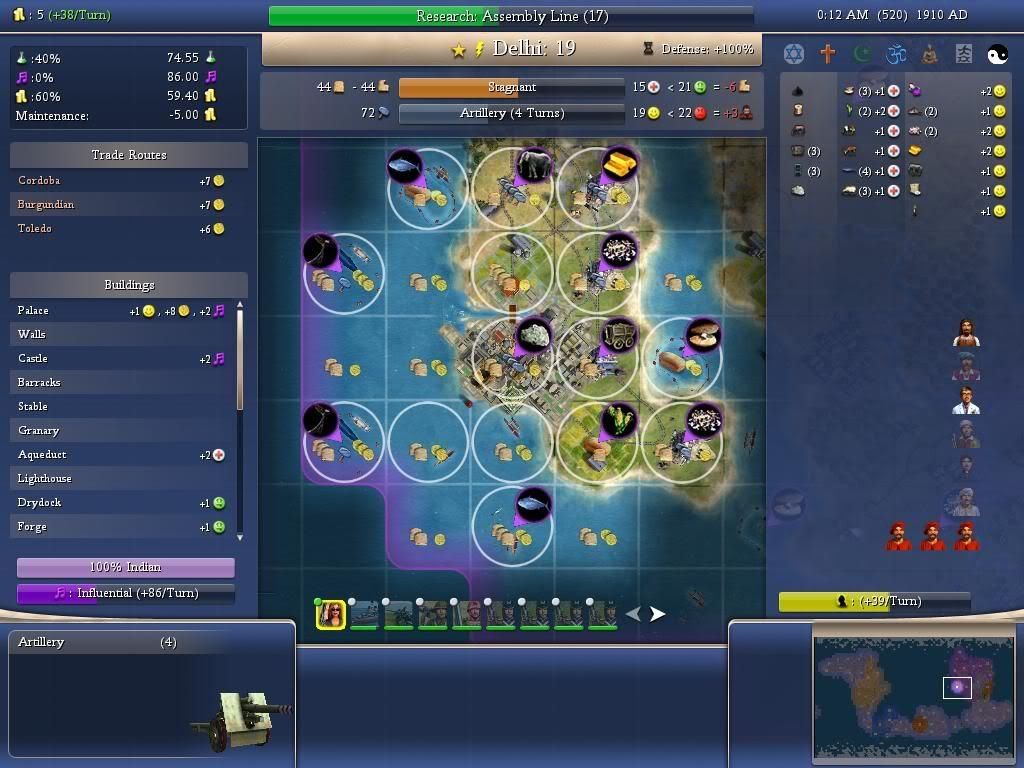Click the grey left arrow in unit list

click(x=633, y=614)
